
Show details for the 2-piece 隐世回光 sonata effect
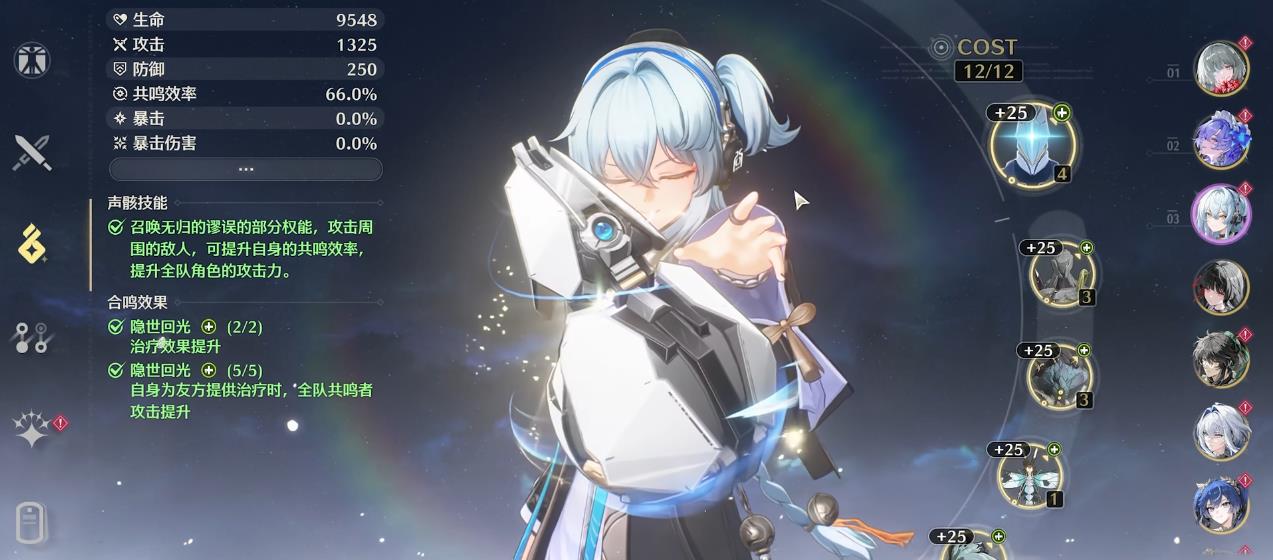pos(209,327)
